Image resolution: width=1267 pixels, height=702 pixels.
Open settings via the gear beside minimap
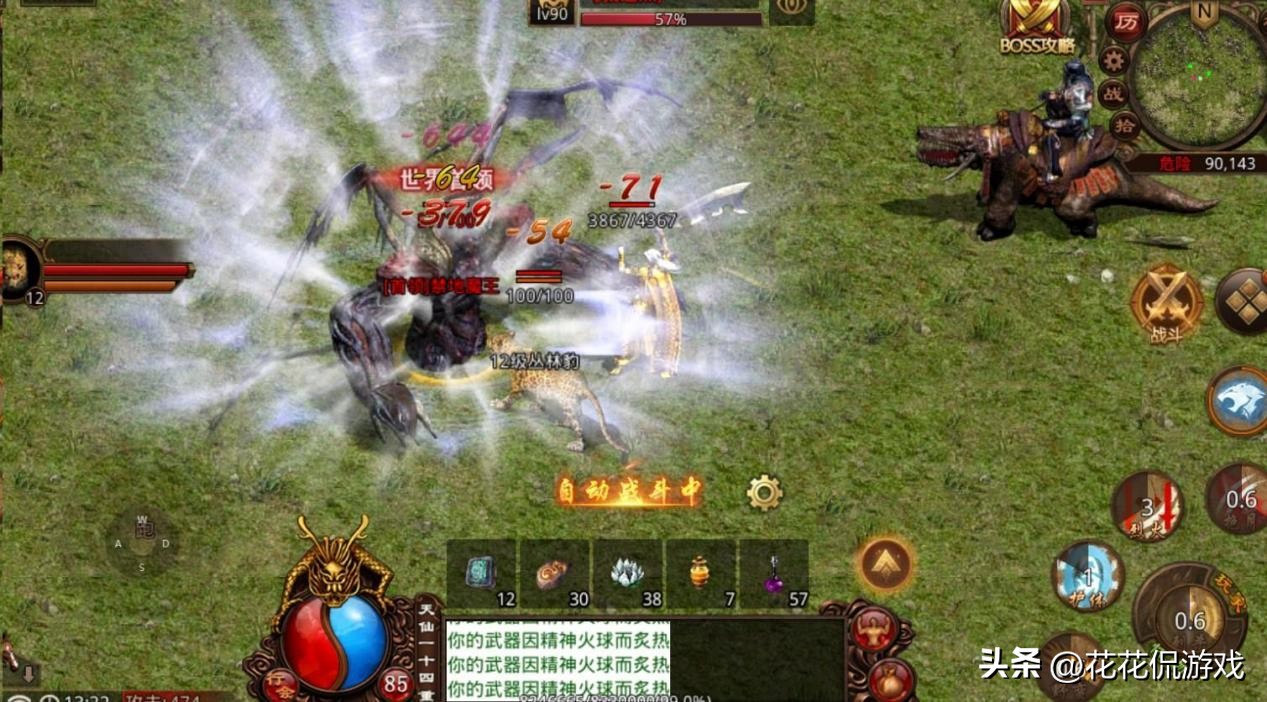pyautogui.click(x=1113, y=60)
